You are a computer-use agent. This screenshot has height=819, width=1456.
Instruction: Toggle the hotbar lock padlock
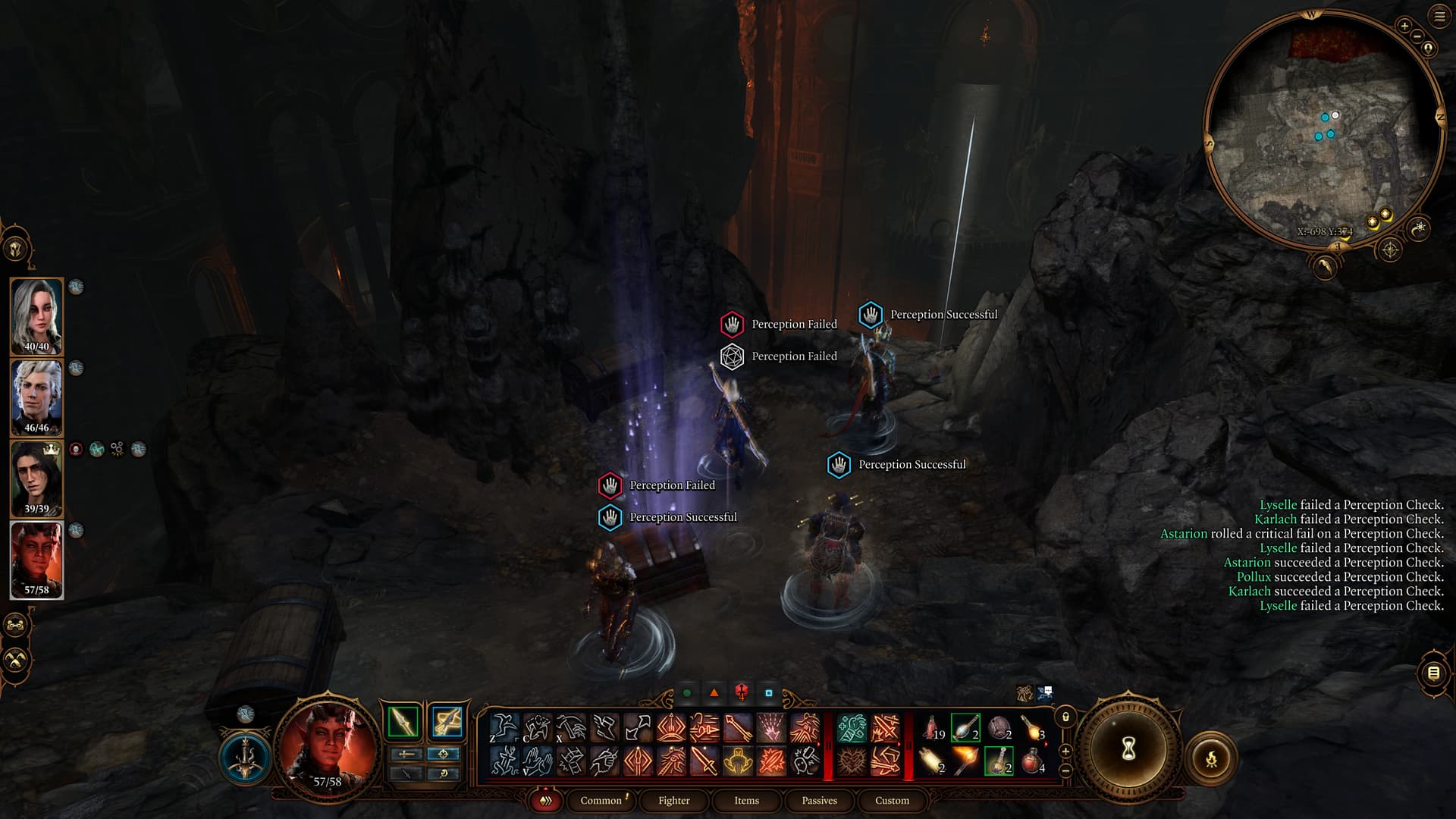click(x=1065, y=717)
